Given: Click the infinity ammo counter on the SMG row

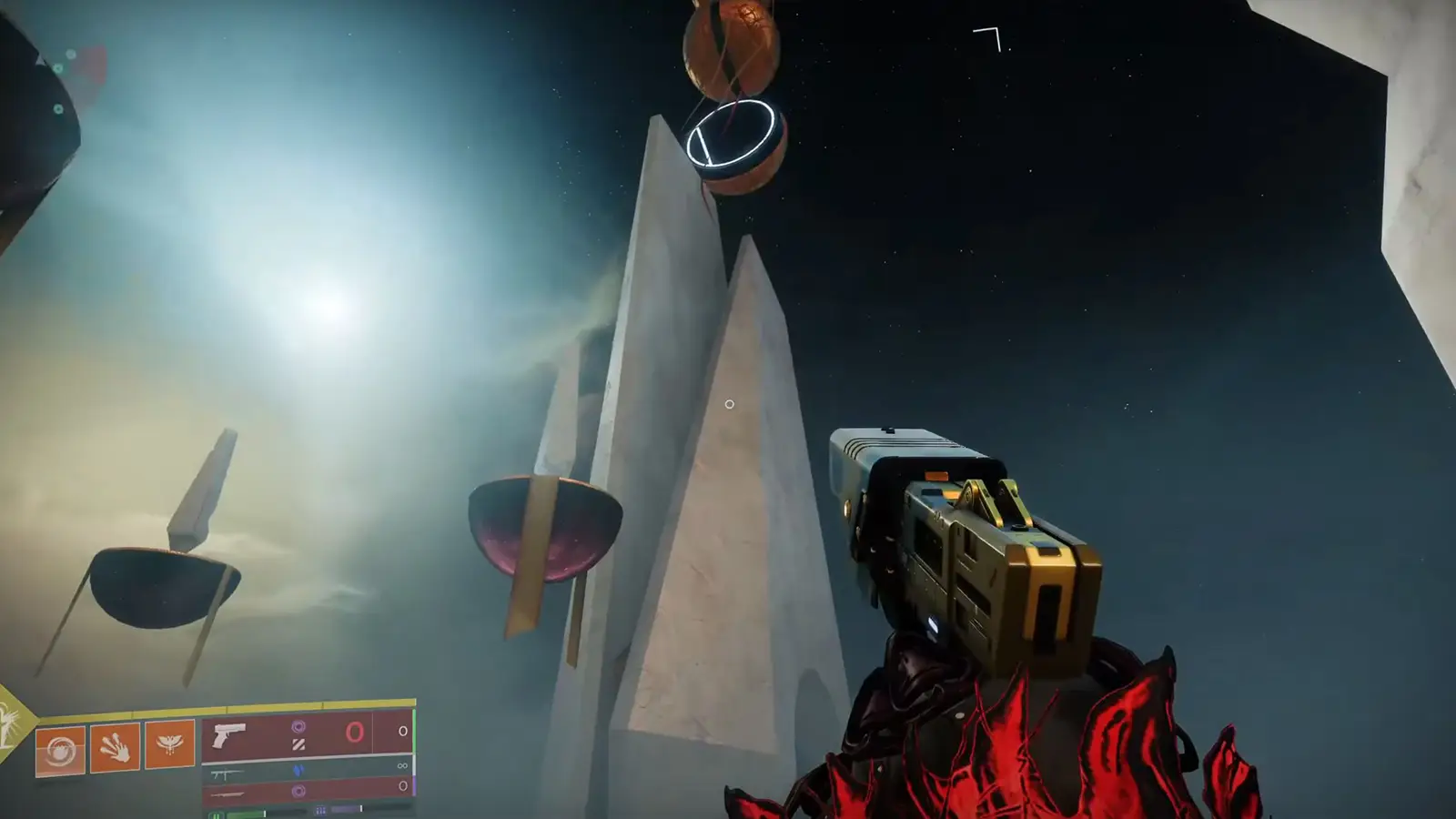Looking at the screenshot, I should [x=402, y=766].
